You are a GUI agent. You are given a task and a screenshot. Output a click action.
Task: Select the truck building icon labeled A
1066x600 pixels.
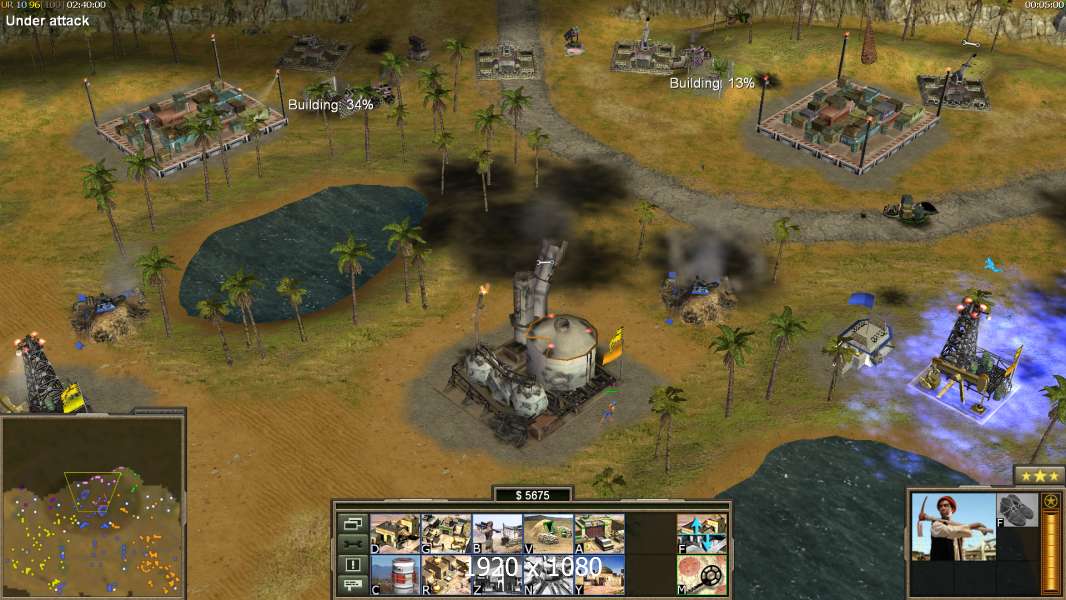599,534
